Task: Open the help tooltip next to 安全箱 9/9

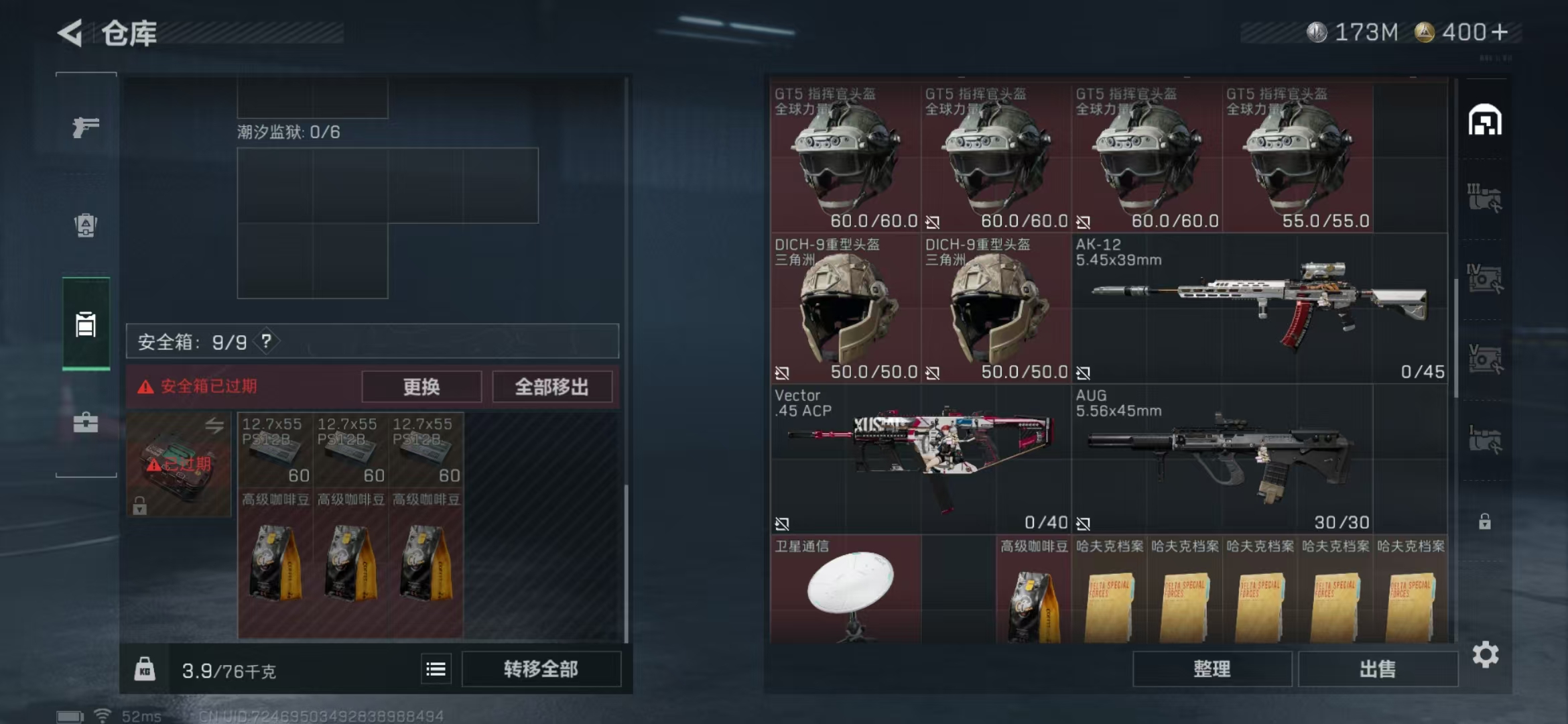Action: (266, 341)
